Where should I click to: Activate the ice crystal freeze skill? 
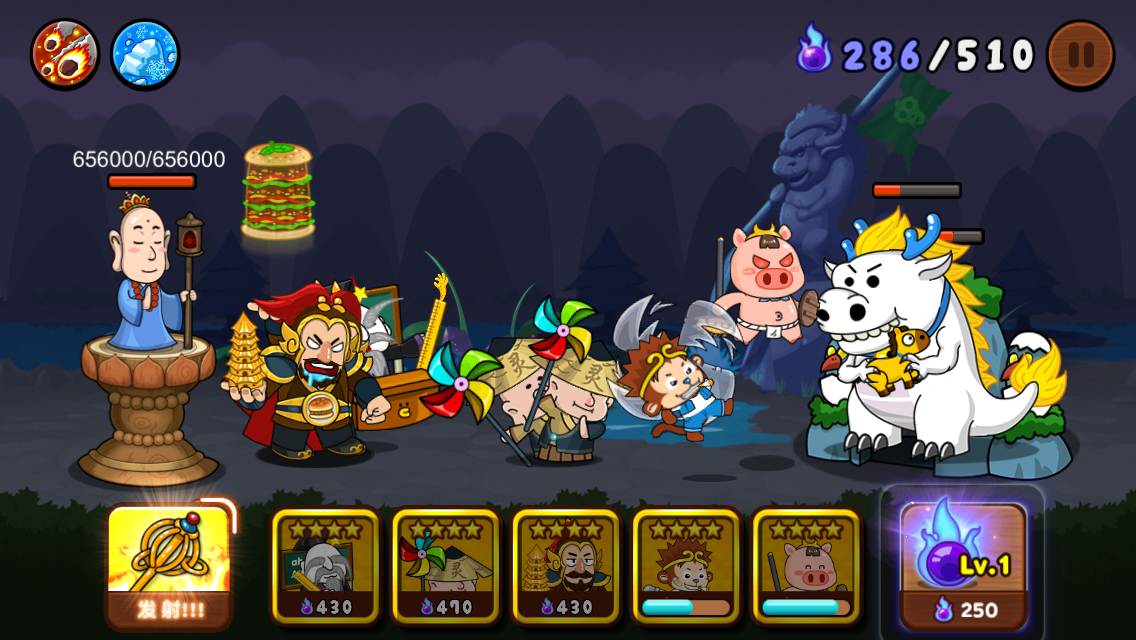click(145, 53)
